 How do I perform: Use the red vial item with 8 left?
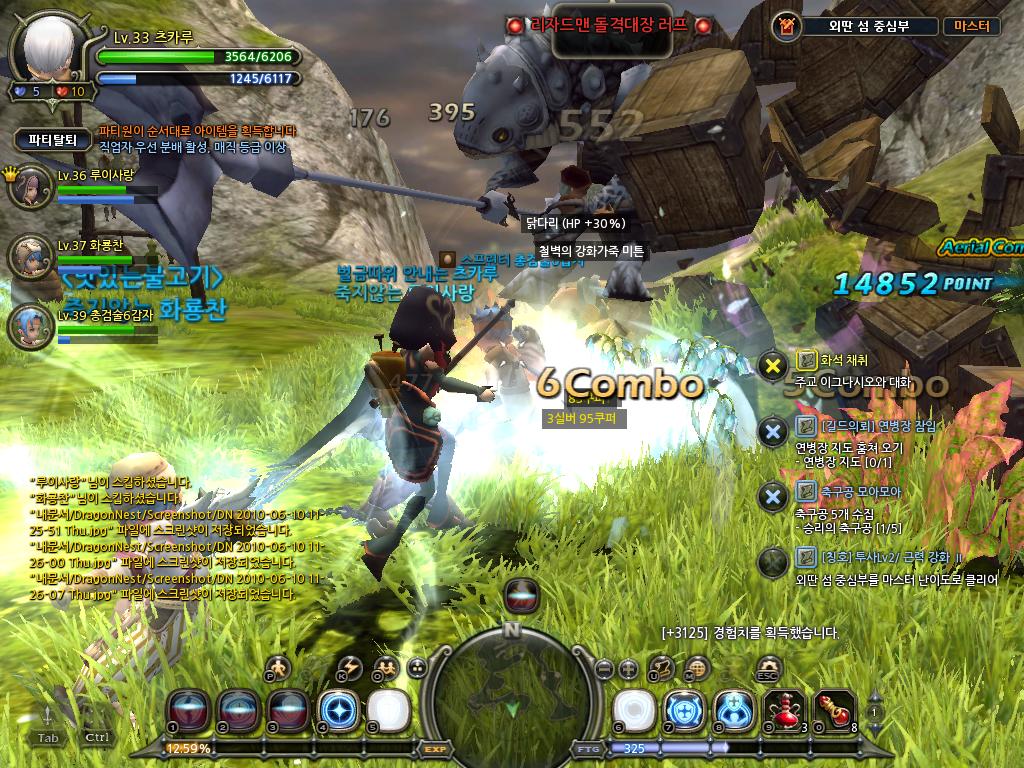click(x=833, y=708)
